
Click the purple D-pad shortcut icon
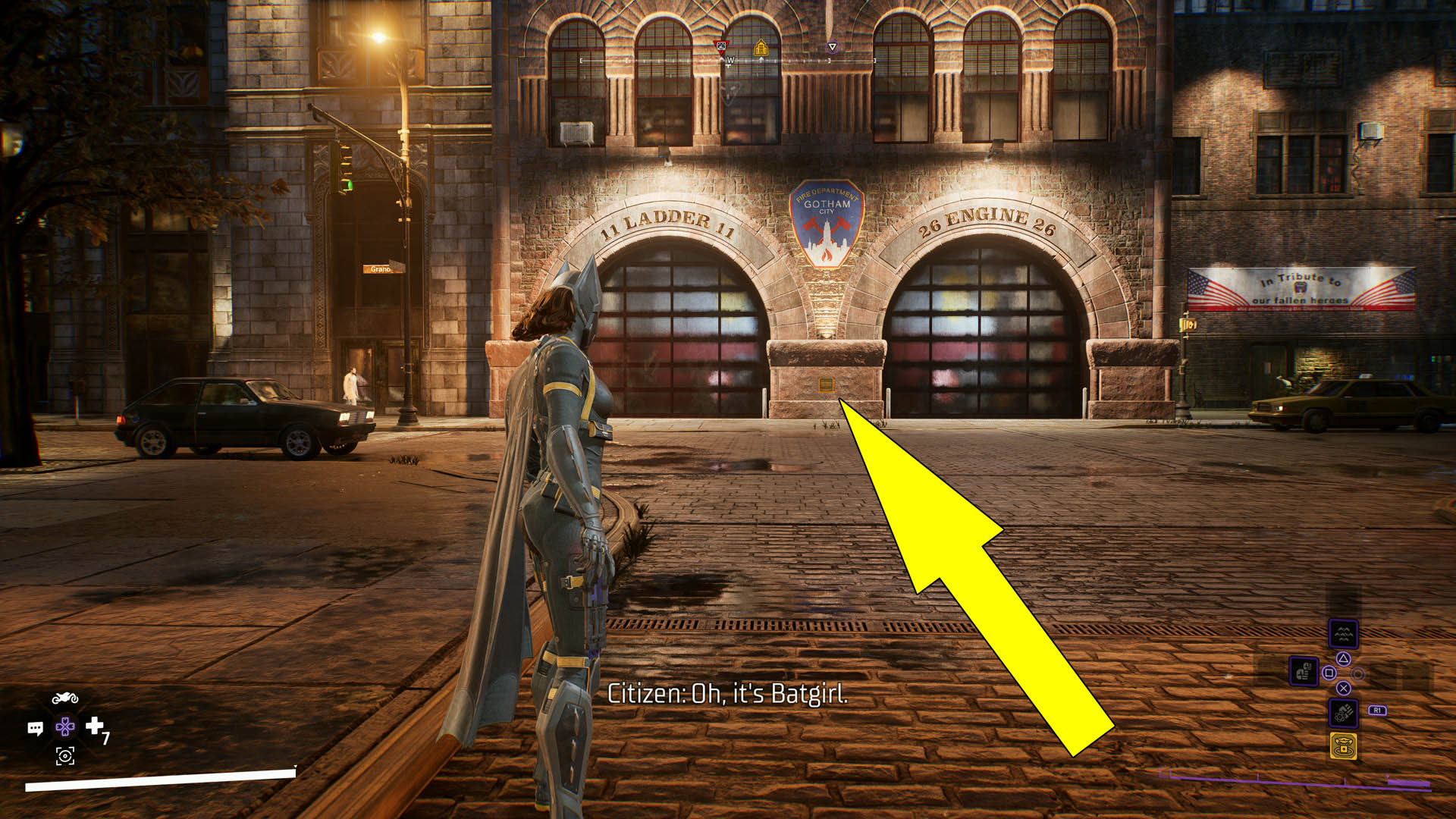click(x=66, y=726)
